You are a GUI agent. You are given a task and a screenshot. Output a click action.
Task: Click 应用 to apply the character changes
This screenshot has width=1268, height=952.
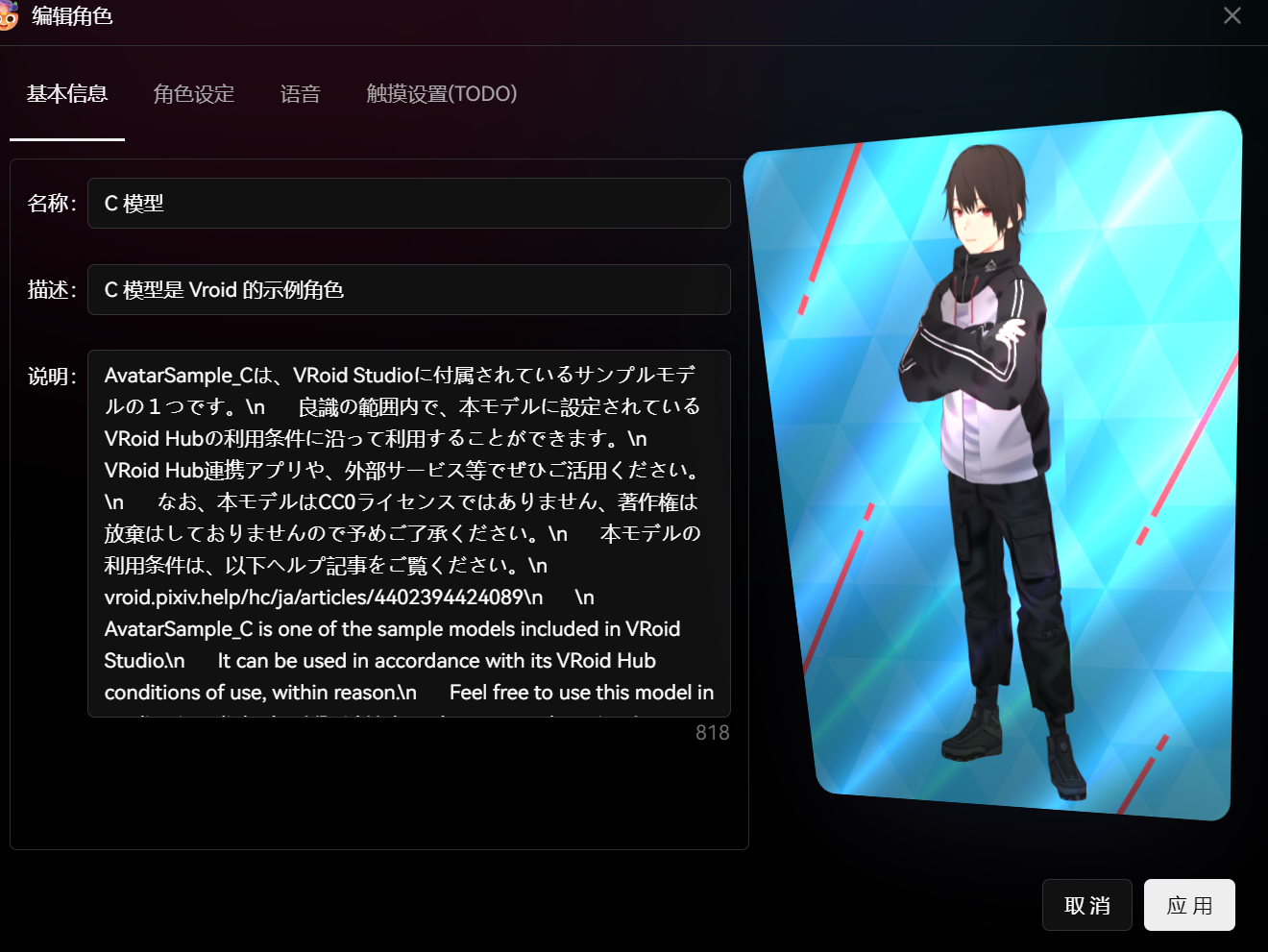pyautogui.click(x=1189, y=904)
